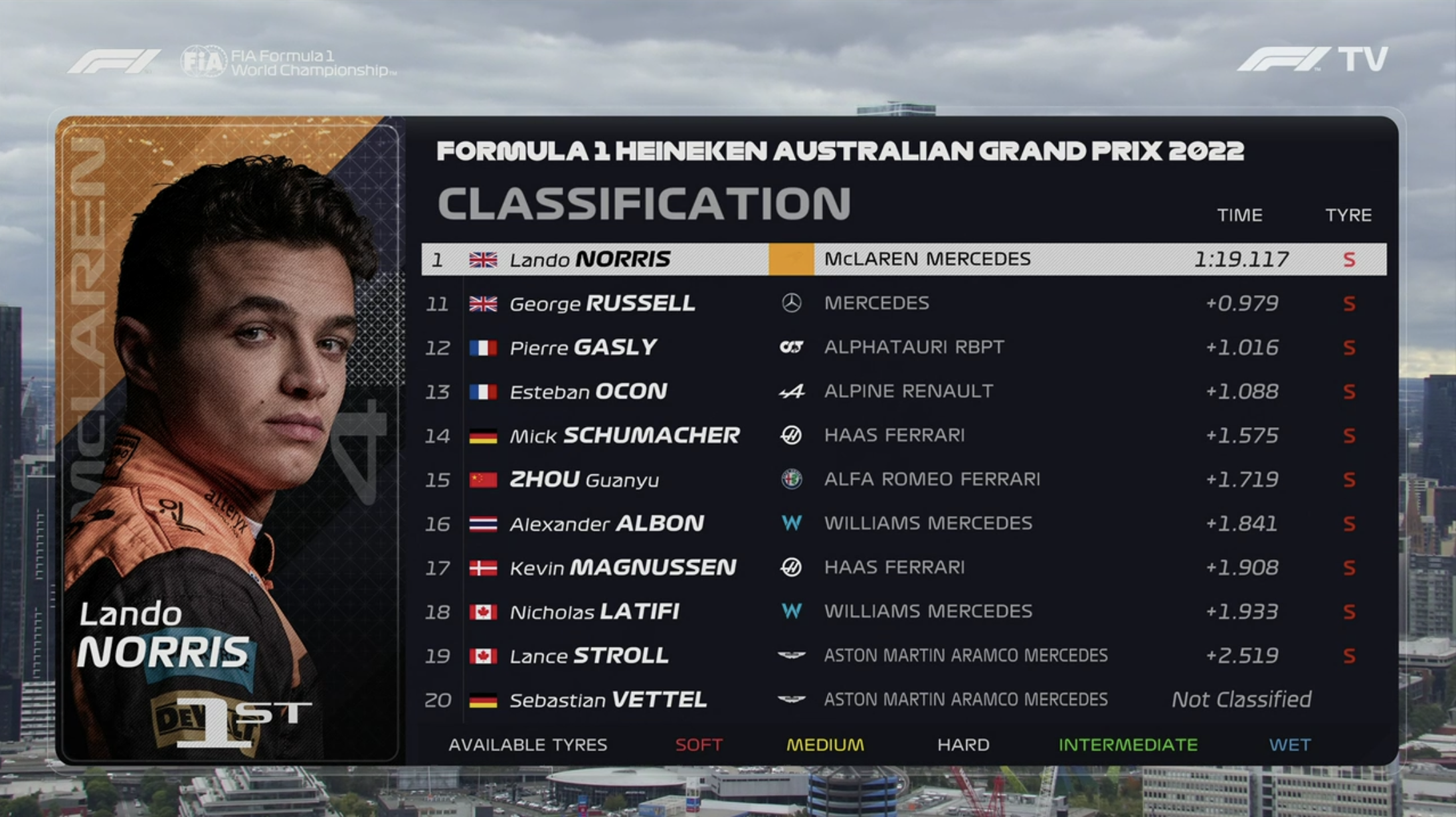Choose Kevin Magnussen's row
The height and width of the screenshot is (817, 1456).
coord(903,567)
